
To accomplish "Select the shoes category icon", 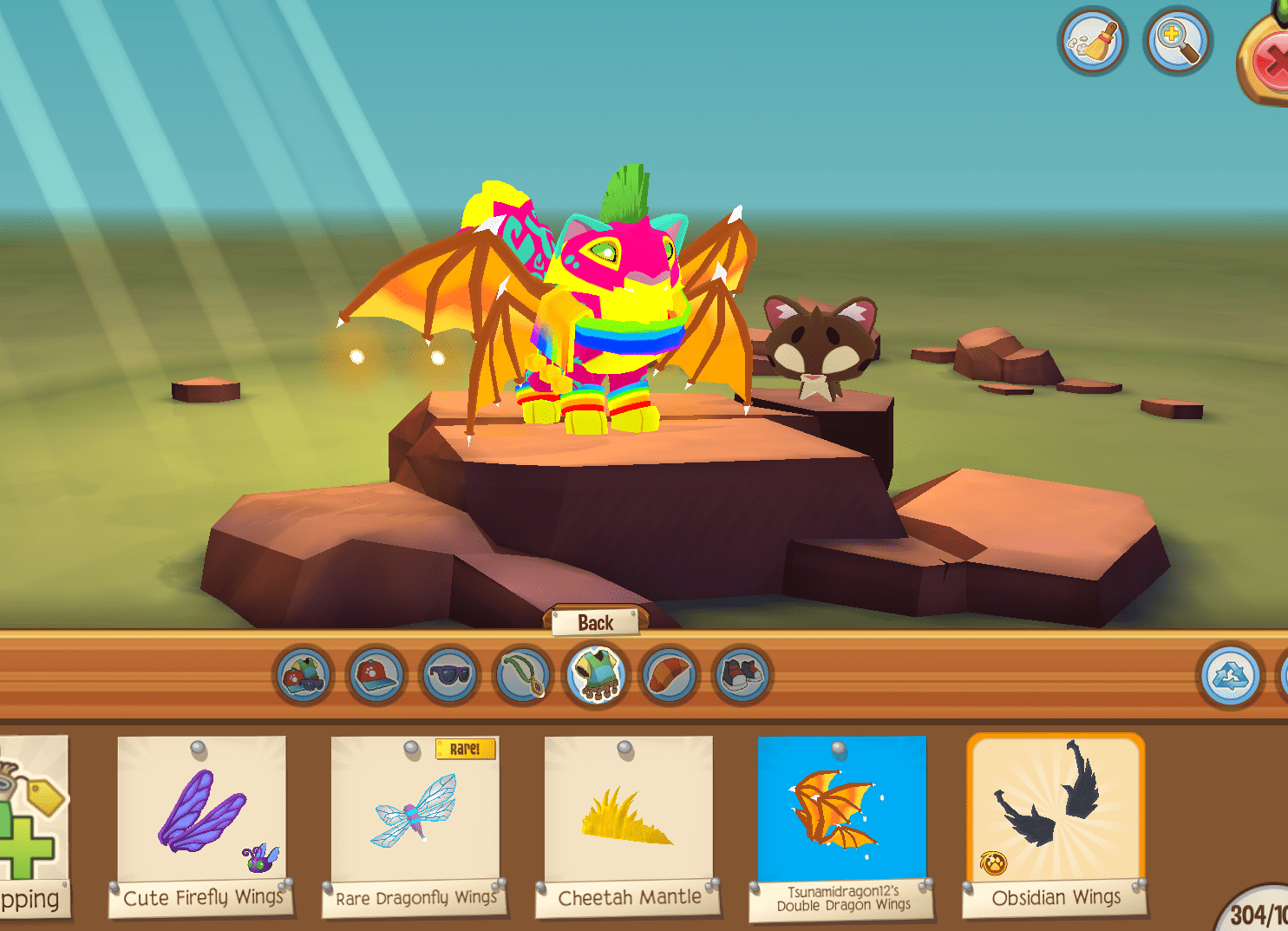I will [742, 677].
